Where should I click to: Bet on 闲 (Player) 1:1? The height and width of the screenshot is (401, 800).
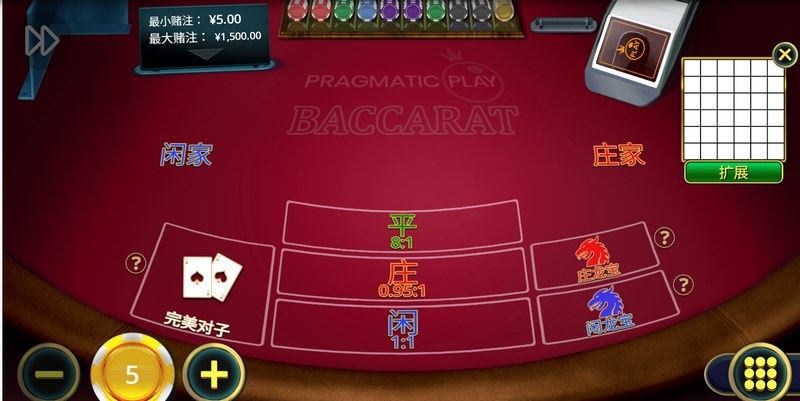pyautogui.click(x=402, y=324)
